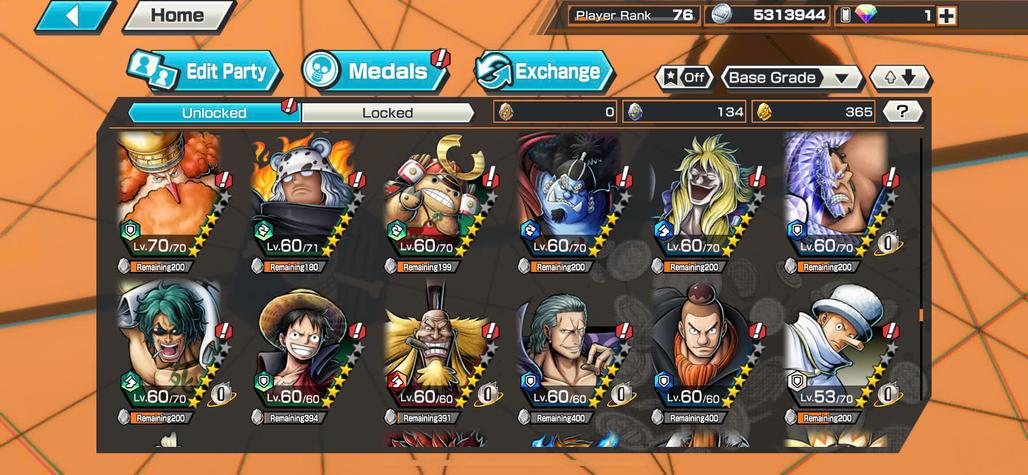1028x475 pixels.
Task: Toggle the favorites filter Off button
Action: tap(684, 78)
